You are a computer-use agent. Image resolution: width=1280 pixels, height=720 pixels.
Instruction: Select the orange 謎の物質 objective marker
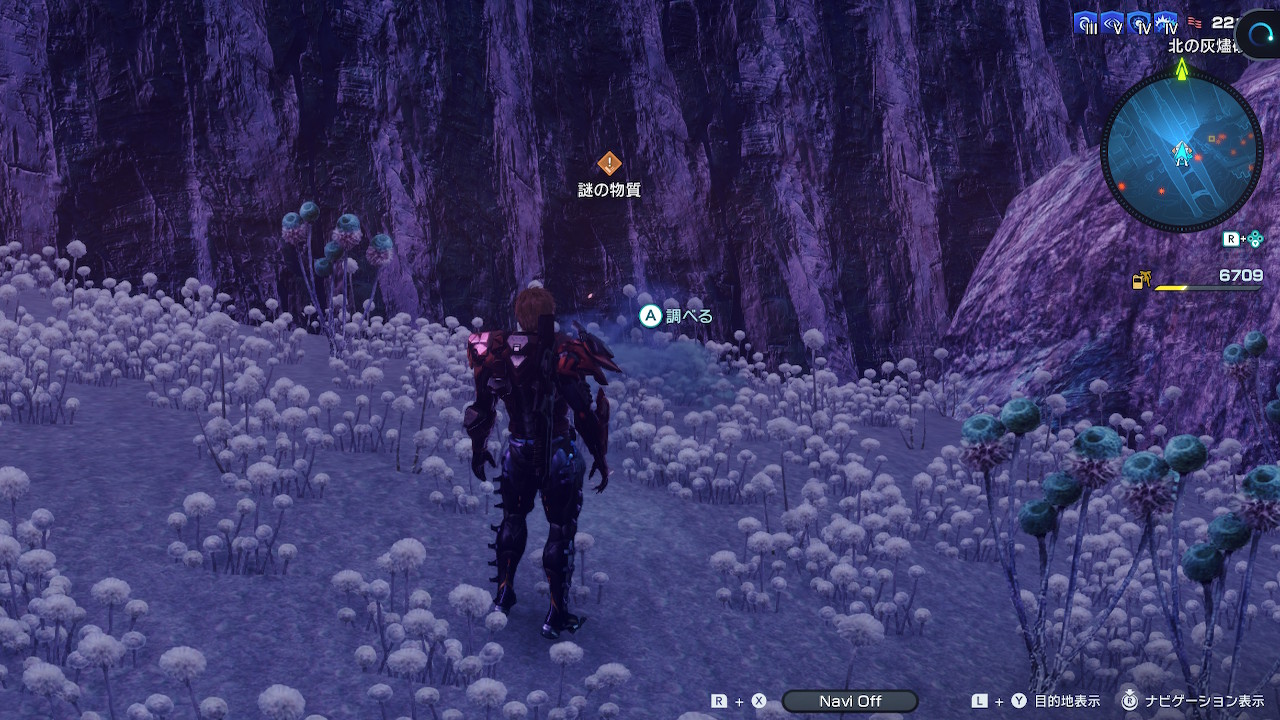tap(609, 163)
